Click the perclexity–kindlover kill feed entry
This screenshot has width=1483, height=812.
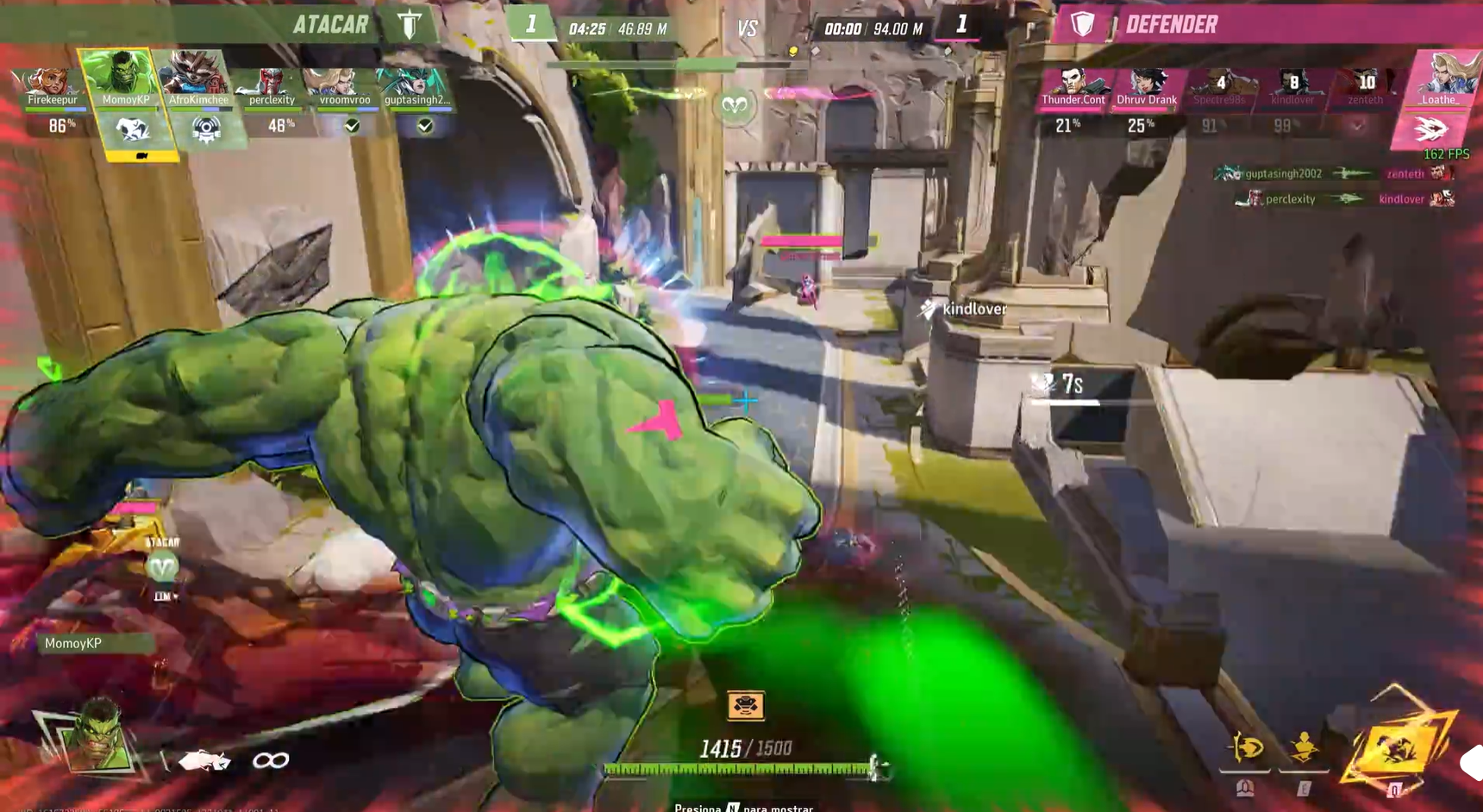(x=1344, y=199)
